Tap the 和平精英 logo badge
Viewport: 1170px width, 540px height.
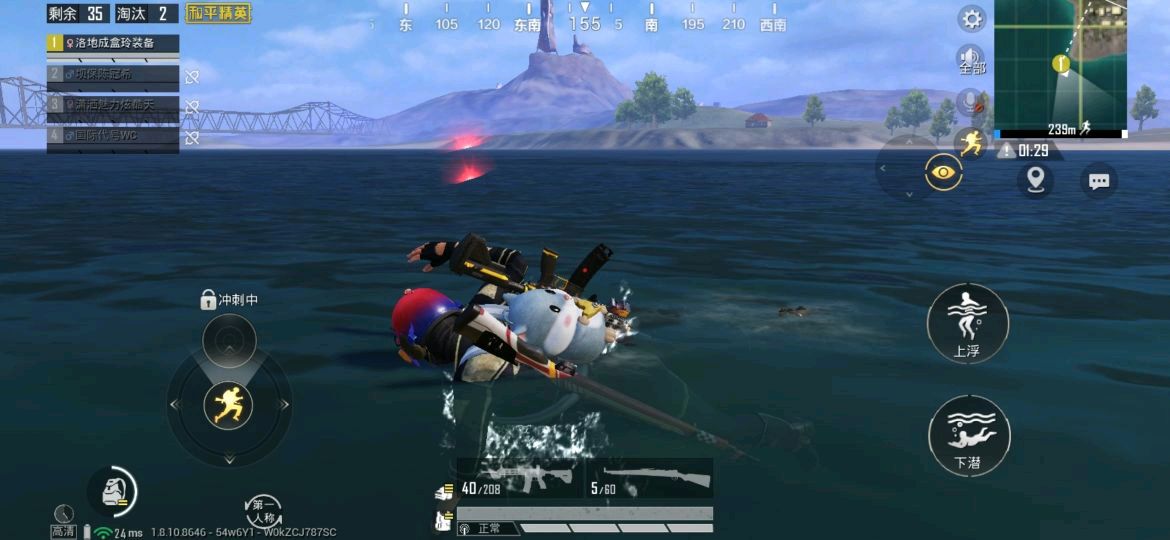point(219,14)
